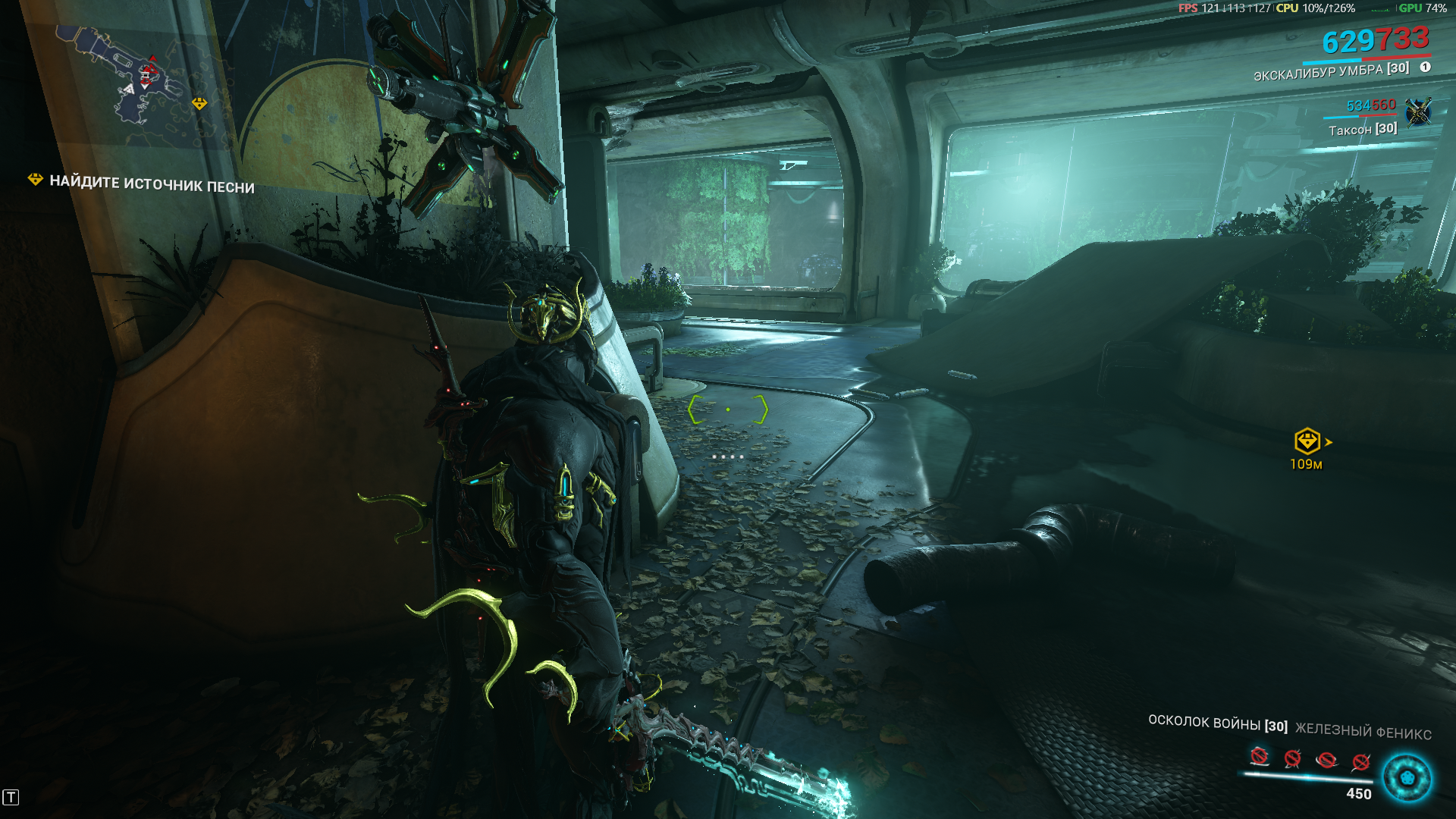The height and width of the screenshot is (819, 1456).
Task: Click the minimap in the corner
Action: tap(133, 83)
